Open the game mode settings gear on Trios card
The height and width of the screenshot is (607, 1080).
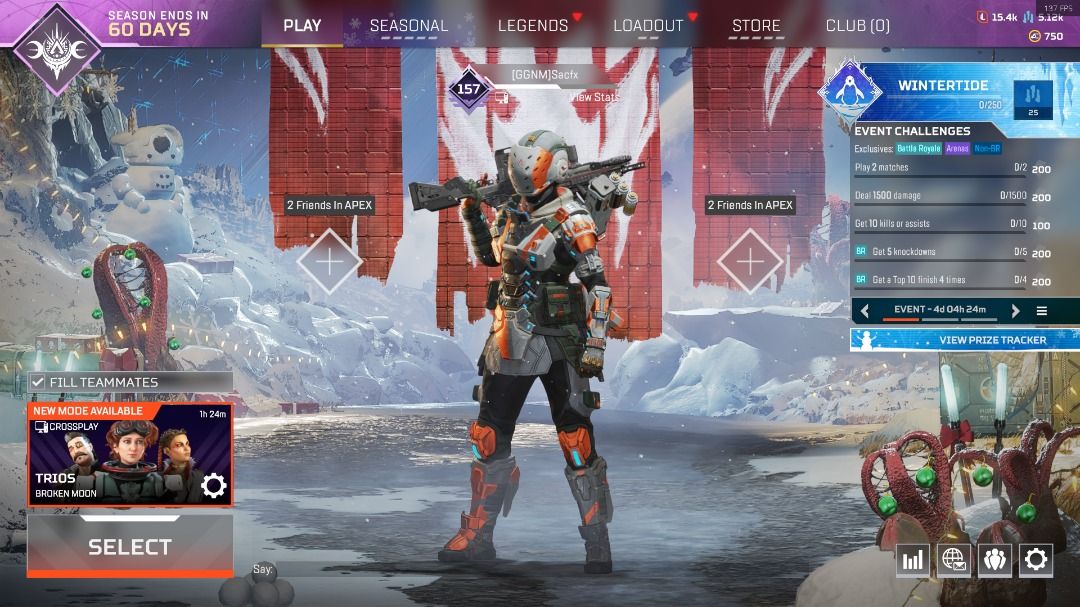[214, 486]
